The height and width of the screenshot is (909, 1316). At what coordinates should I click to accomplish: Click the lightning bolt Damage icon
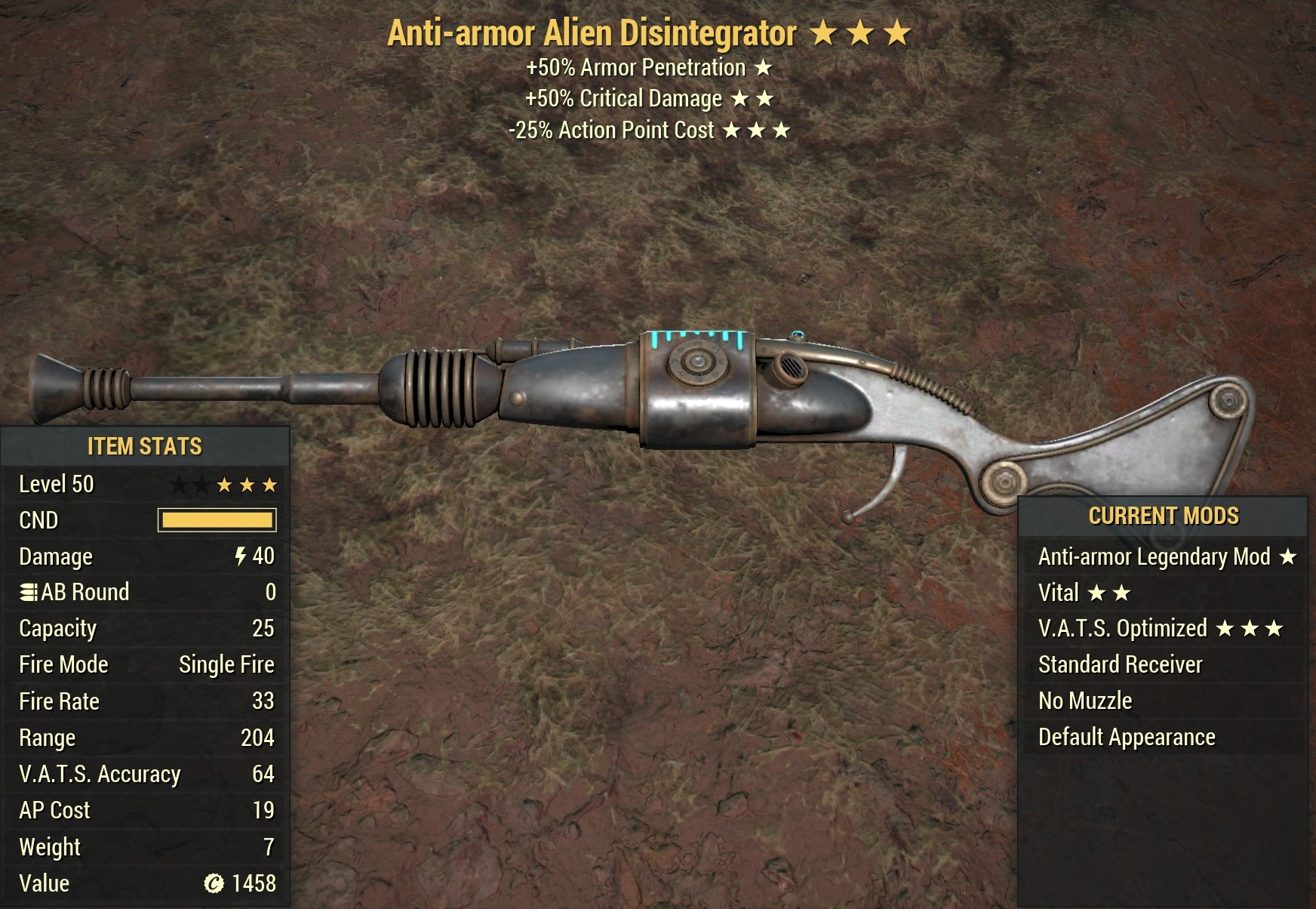240,556
